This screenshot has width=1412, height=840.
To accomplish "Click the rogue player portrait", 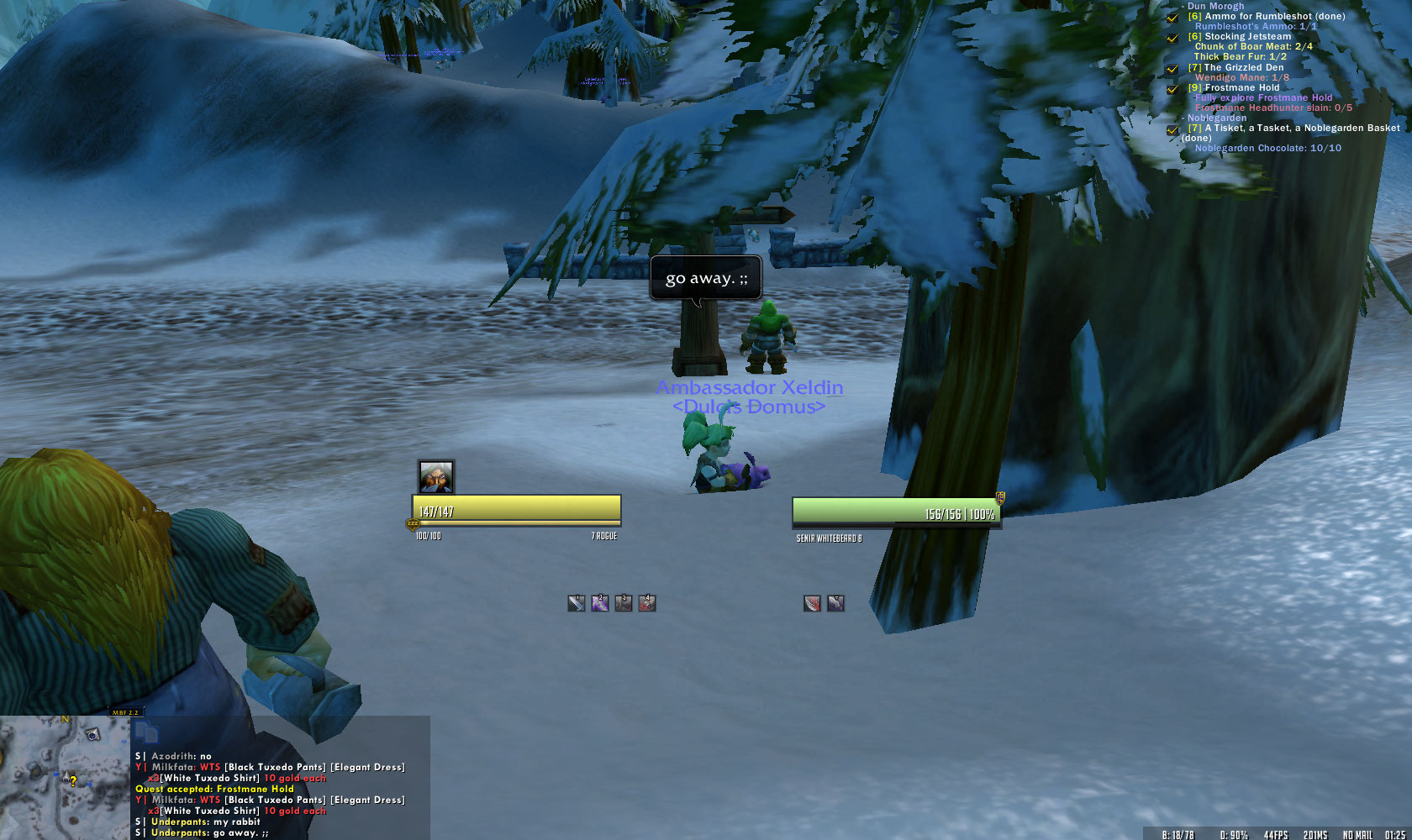I will [x=436, y=477].
